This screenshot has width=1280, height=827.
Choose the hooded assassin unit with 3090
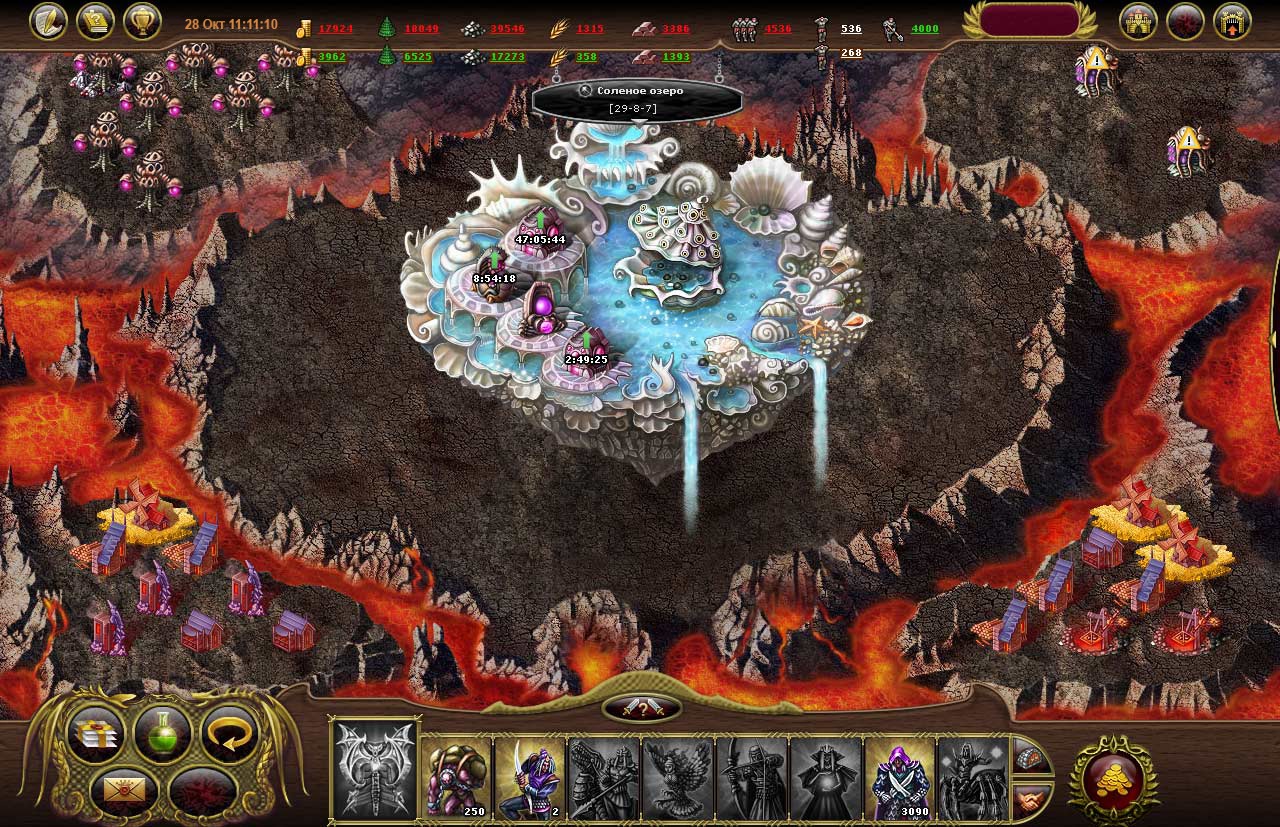(x=900, y=778)
